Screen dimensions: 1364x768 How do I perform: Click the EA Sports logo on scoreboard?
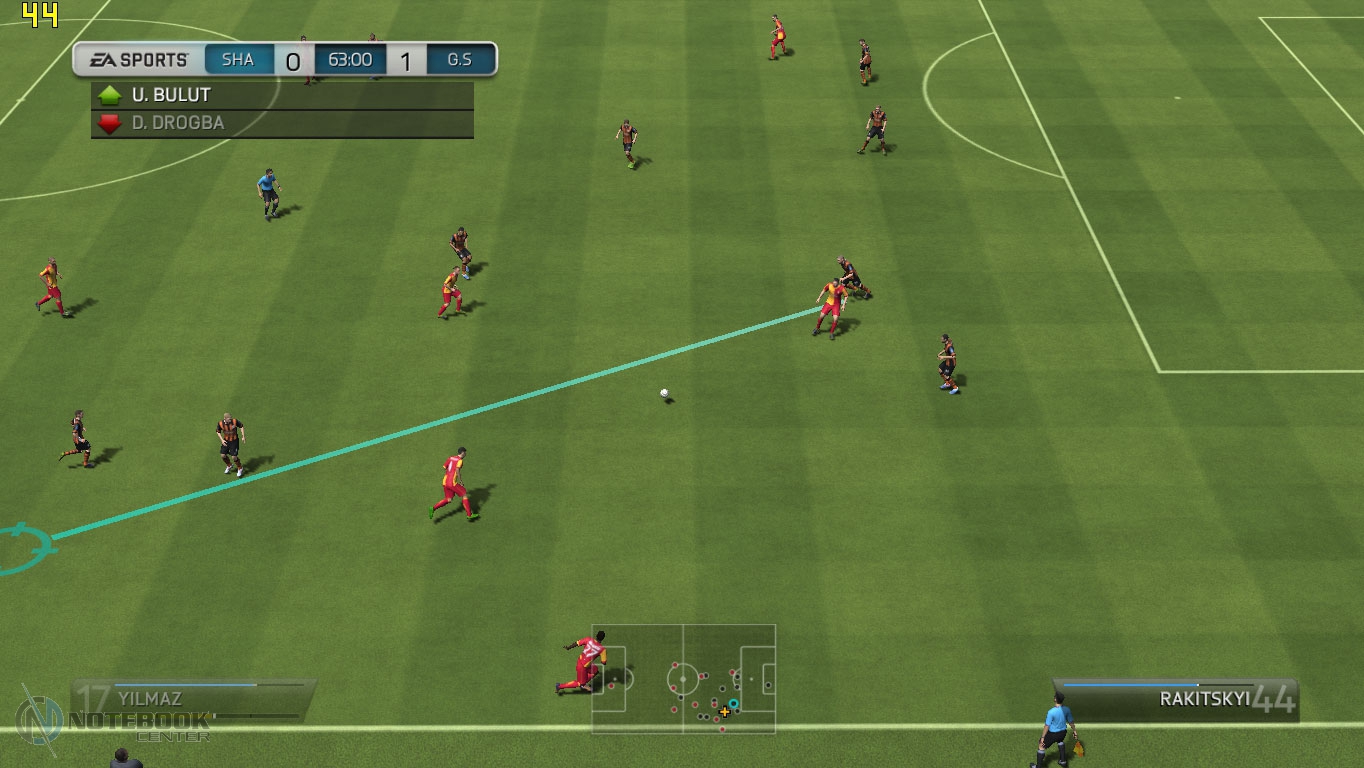click(139, 60)
